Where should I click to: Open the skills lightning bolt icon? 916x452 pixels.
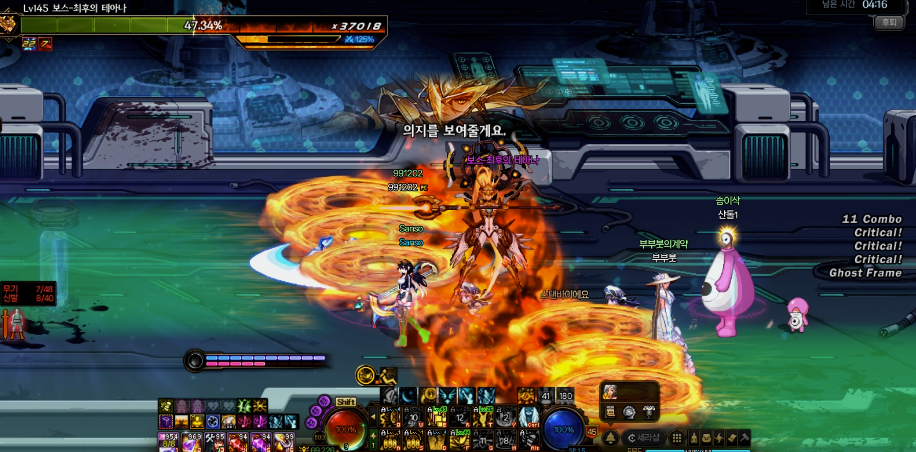point(718,437)
